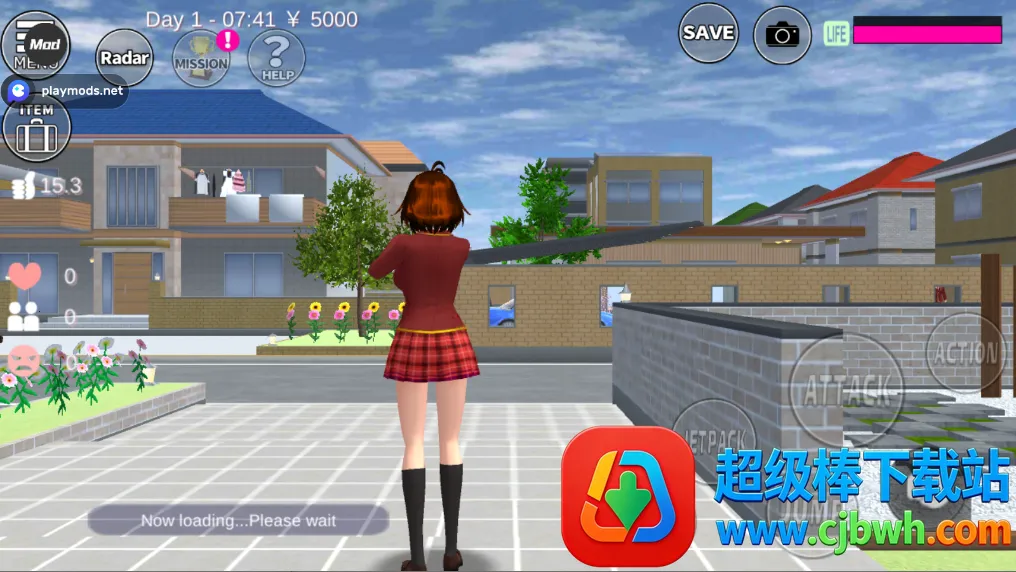This screenshot has width=1016, height=572.
Task: Tap the Attack button
Action: pyautogui.click(x=846, y=387)
